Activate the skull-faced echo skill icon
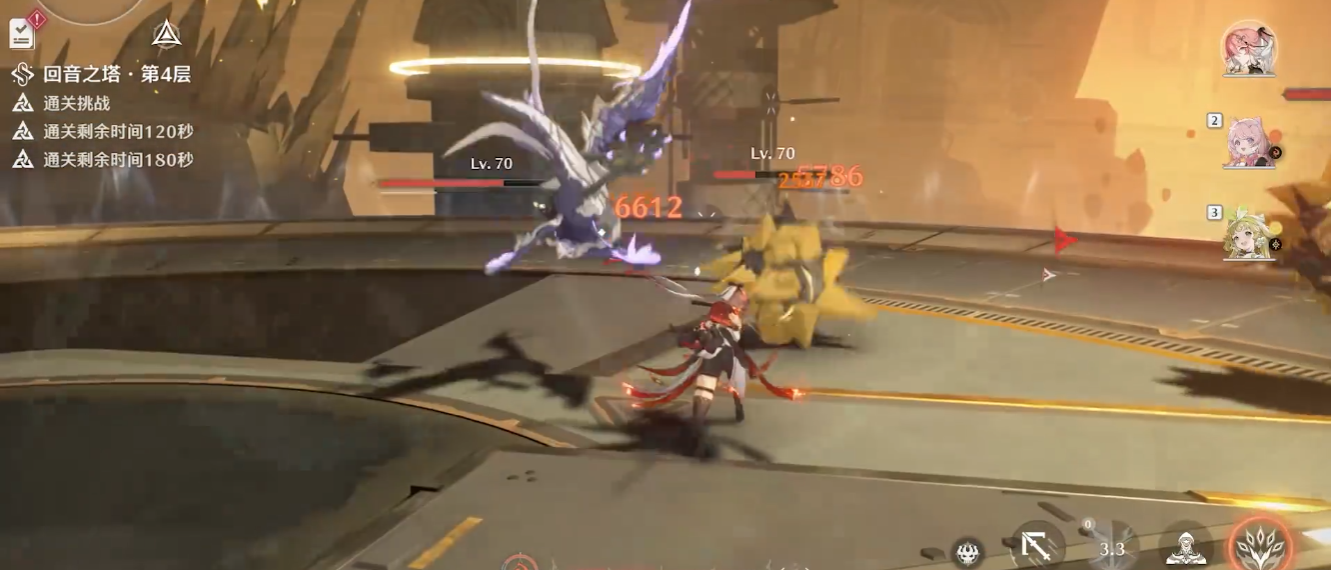The width and height of the screenshot is (1331, 570). point(965,553)
